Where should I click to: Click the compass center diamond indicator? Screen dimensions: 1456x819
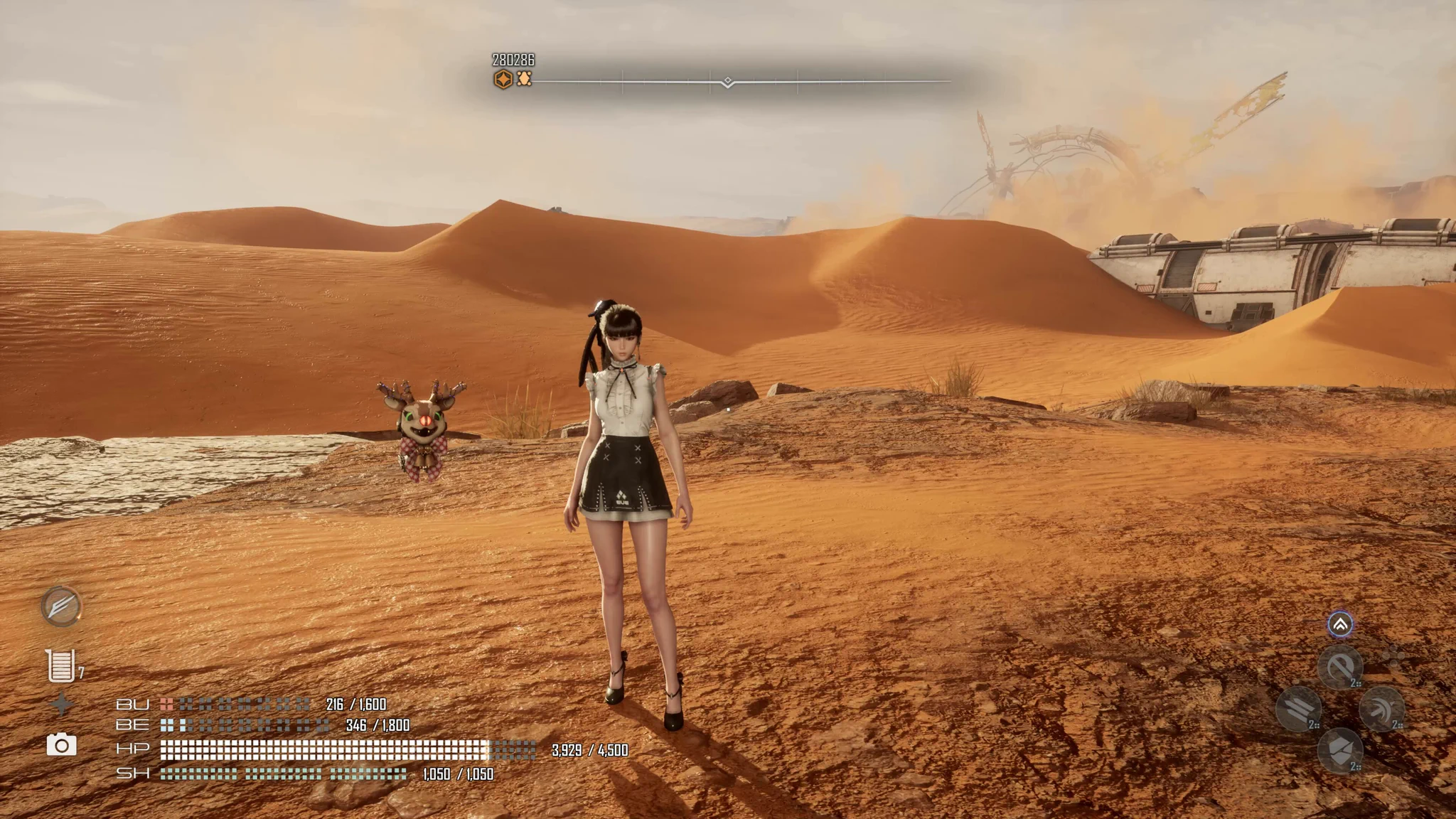pos(727,82)
